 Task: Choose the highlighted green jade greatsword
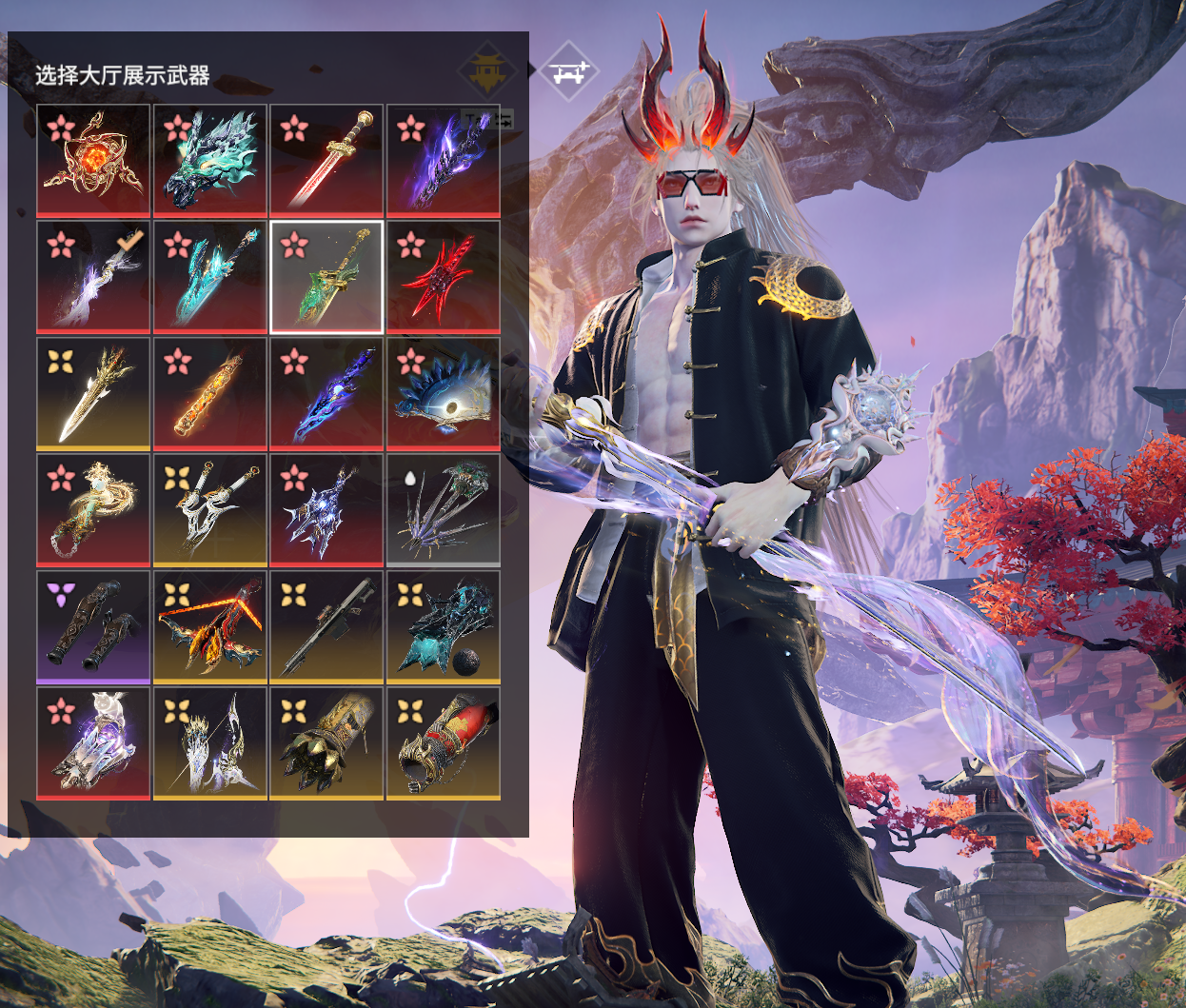click(x=326, y=277)
